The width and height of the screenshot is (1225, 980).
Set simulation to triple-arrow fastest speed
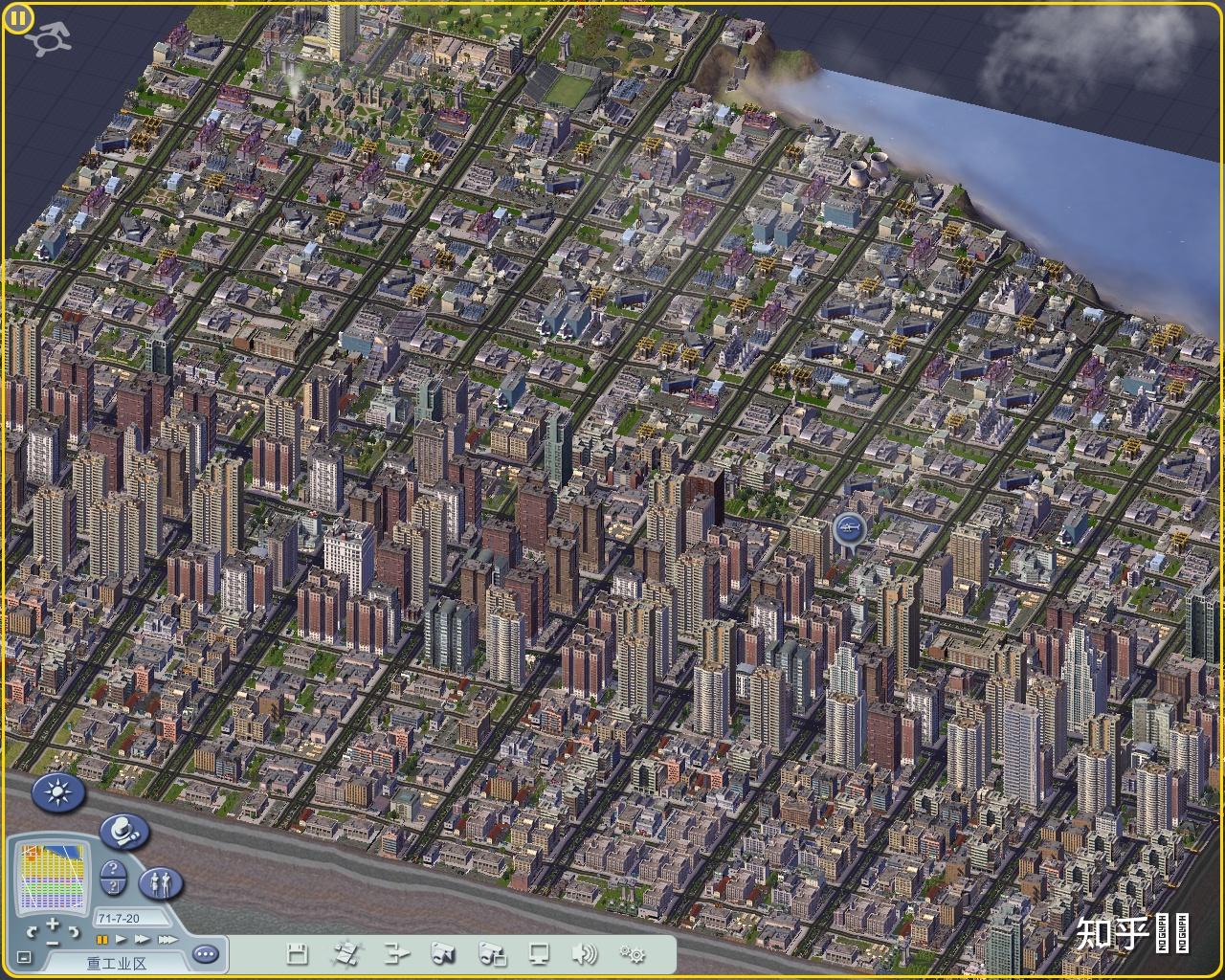pos(167,940)
